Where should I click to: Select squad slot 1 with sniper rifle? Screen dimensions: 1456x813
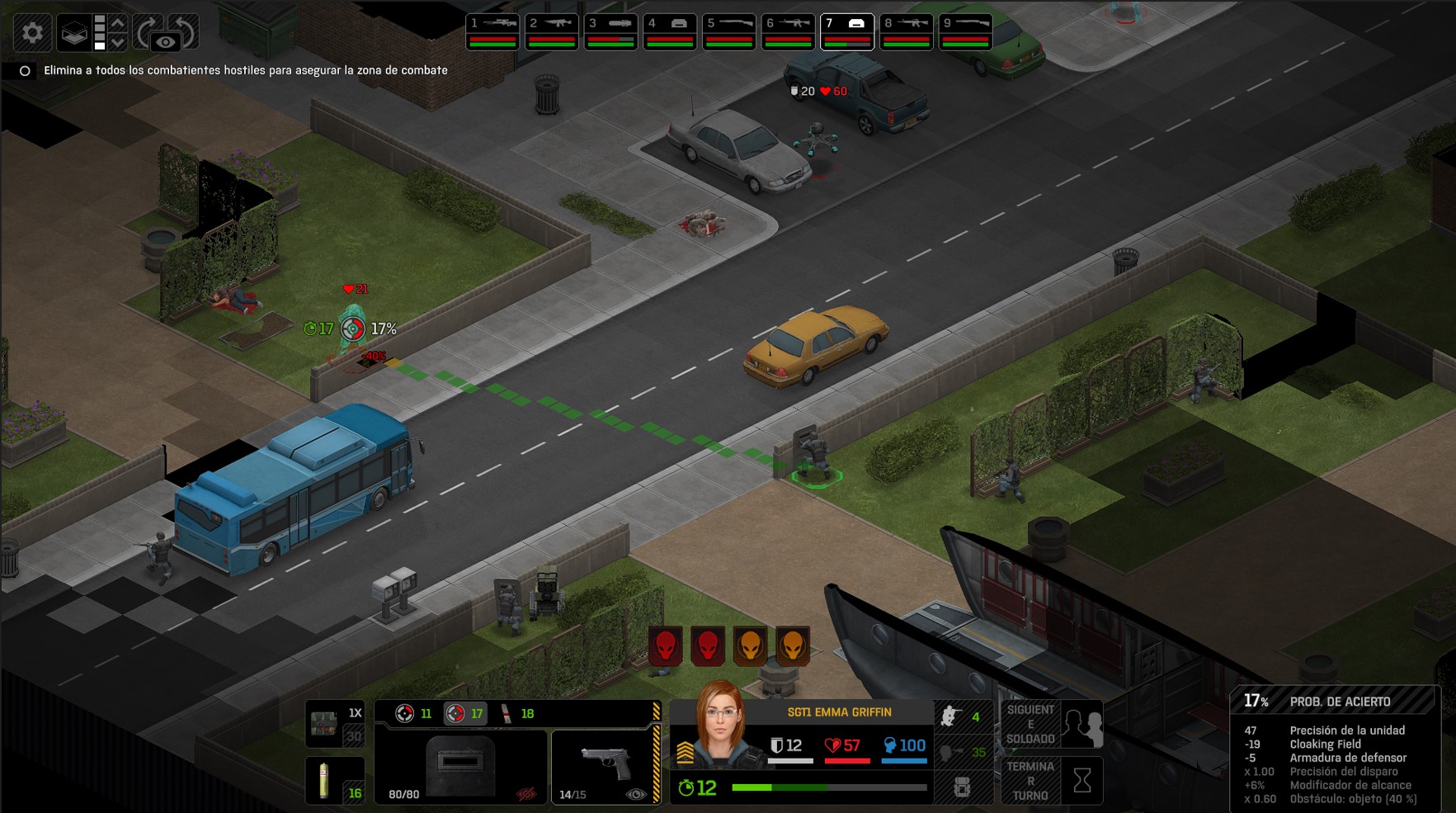492,32
